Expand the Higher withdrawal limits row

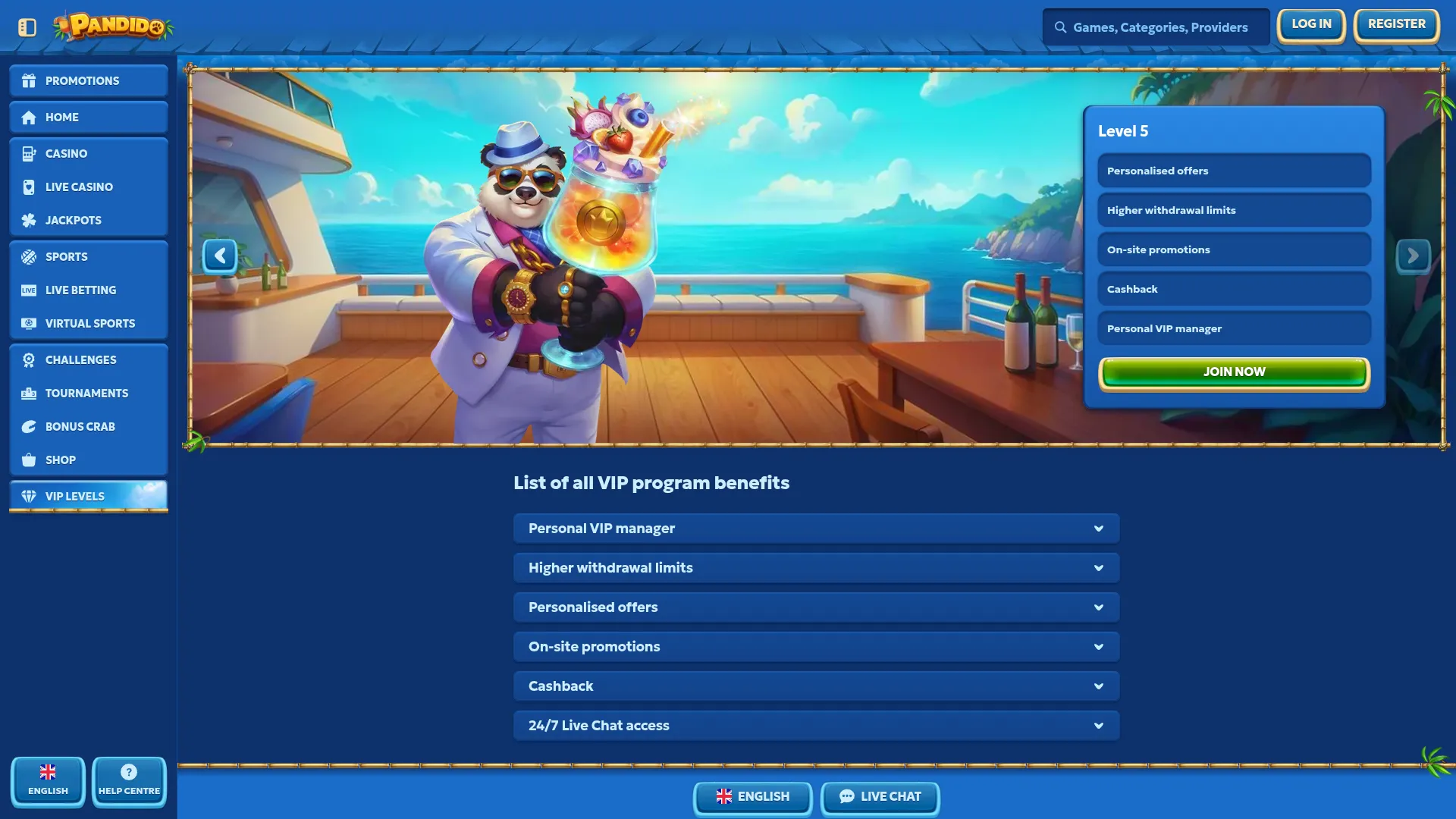pyautogui.click(x=816, y=568)
